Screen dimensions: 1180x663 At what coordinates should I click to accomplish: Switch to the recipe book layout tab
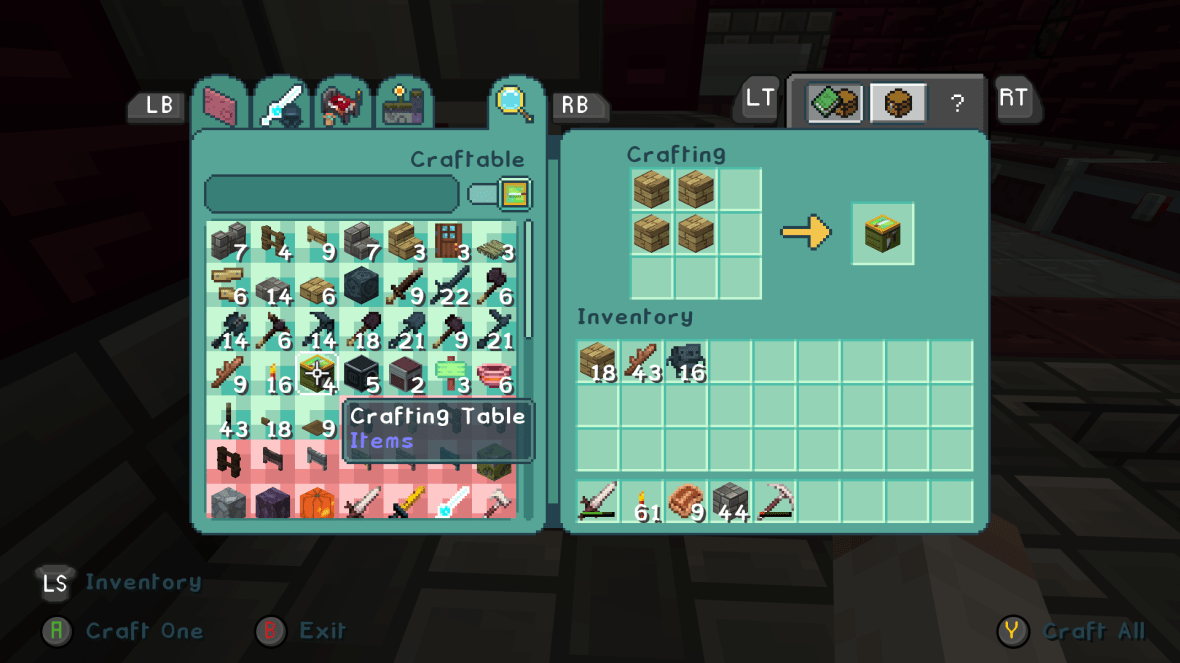click(x=835, y=103)
